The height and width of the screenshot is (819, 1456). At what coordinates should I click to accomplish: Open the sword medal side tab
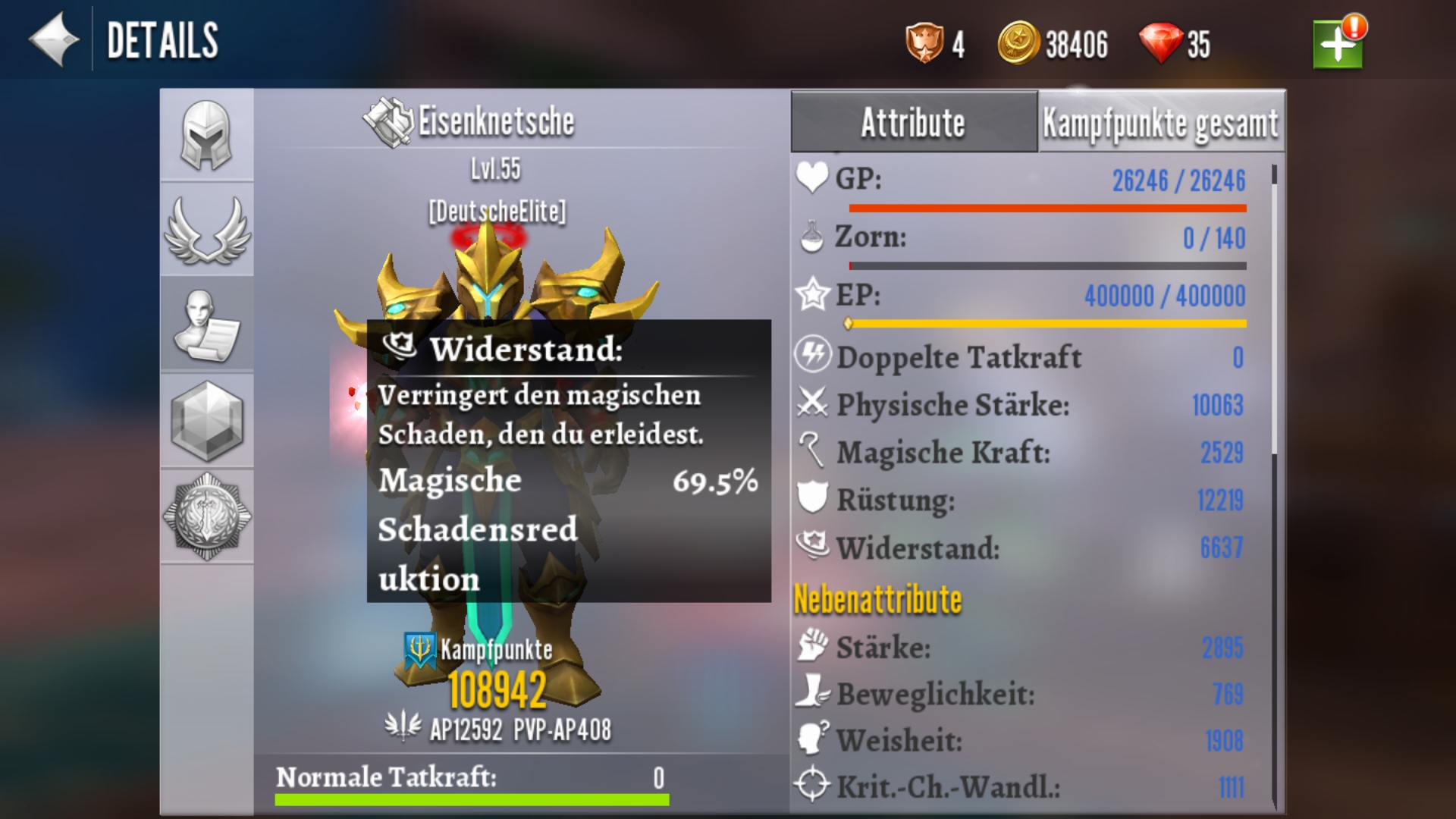click(x=206, y=516)
